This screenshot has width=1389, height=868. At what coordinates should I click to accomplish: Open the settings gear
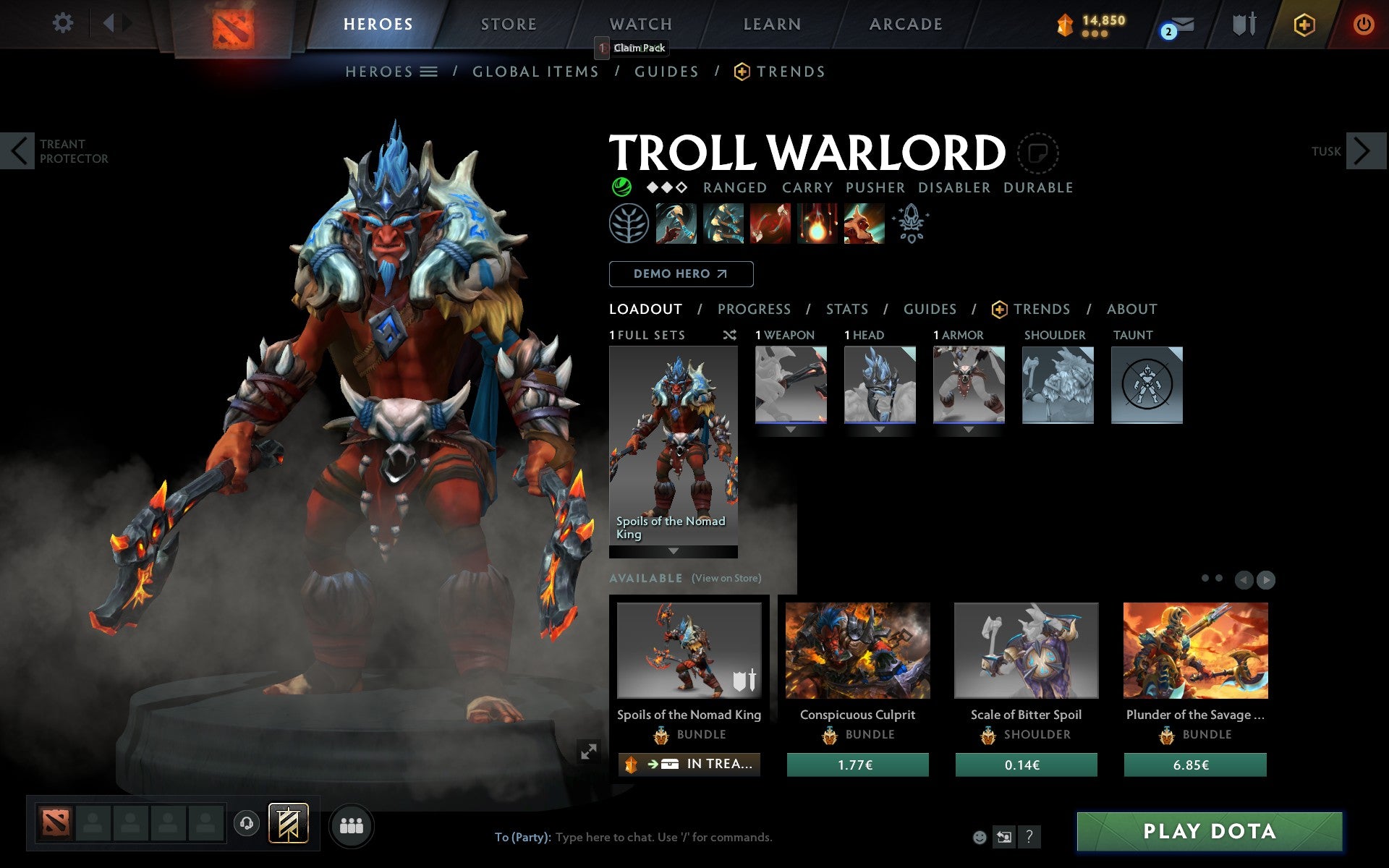coord(64,24)
